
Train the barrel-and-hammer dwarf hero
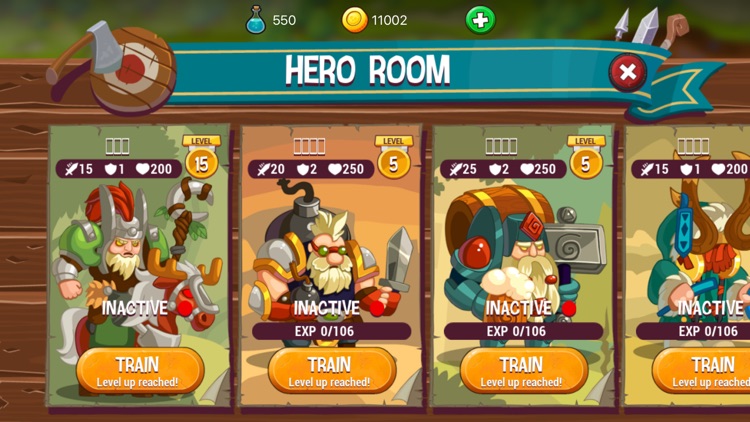click(x=522, y=370)
